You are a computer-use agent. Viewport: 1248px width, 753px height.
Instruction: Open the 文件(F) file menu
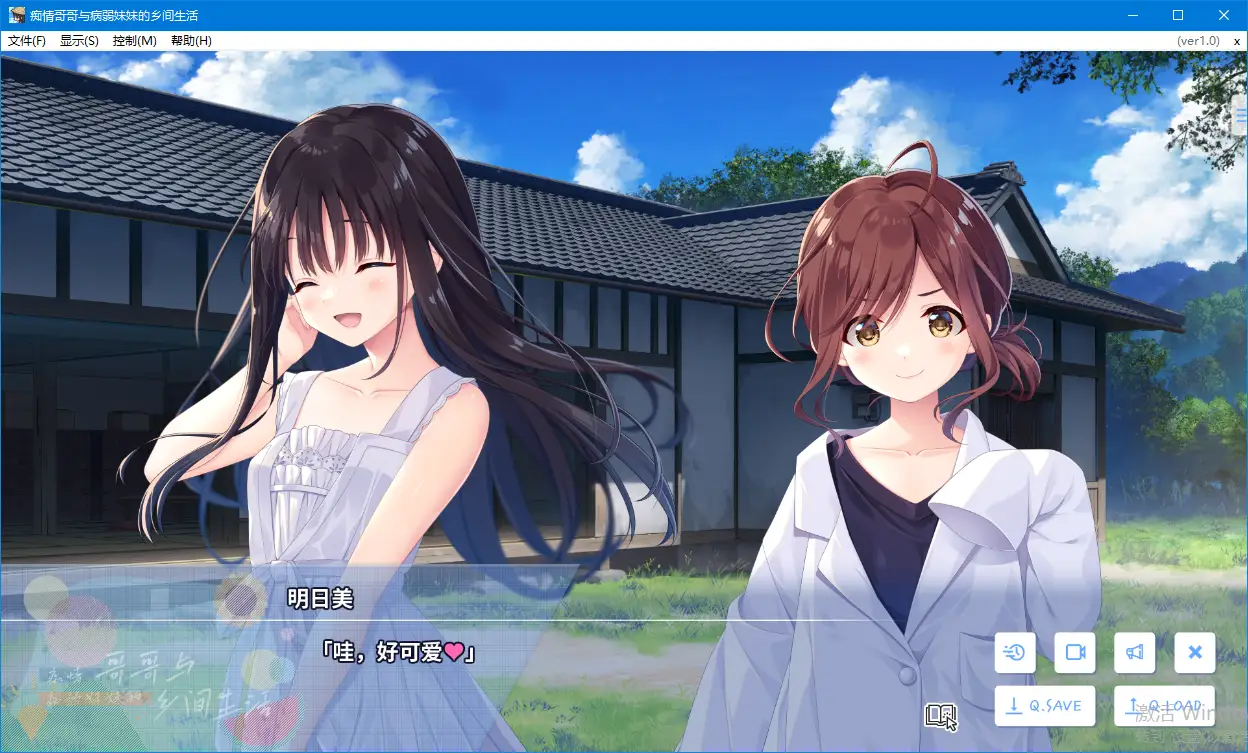(27, 41)
